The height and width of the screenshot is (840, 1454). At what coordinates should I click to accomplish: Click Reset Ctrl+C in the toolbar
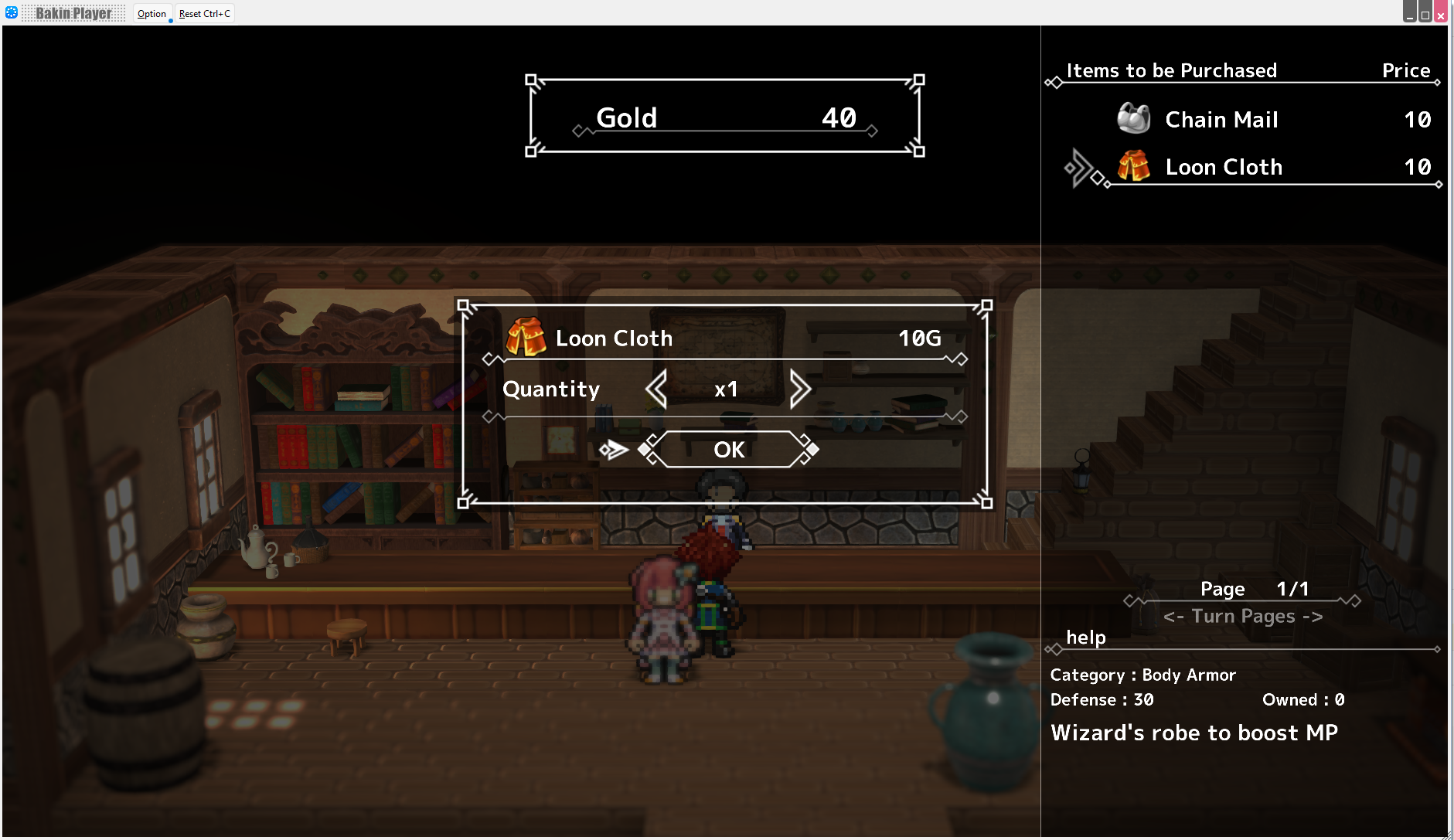(205, 14)
